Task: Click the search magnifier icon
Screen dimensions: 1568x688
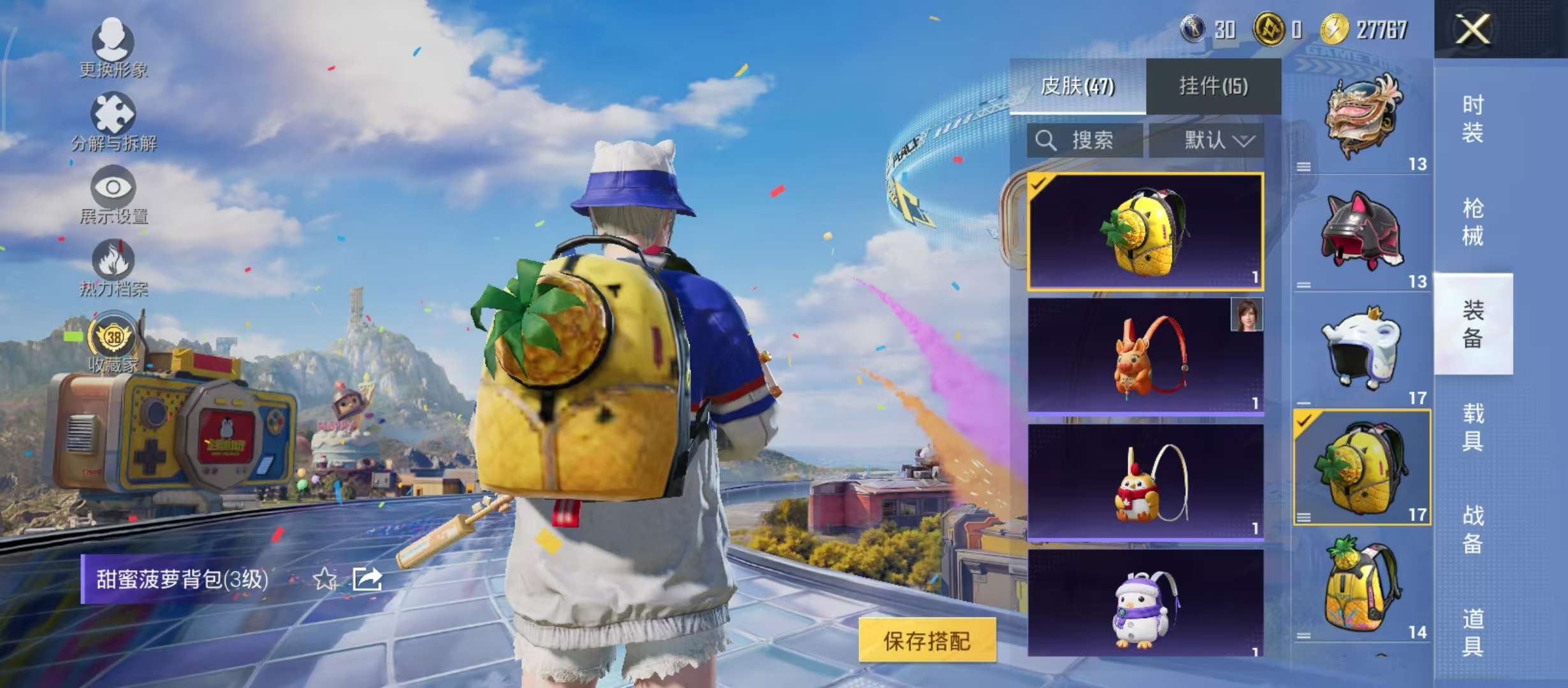Action: point(1047,141)
